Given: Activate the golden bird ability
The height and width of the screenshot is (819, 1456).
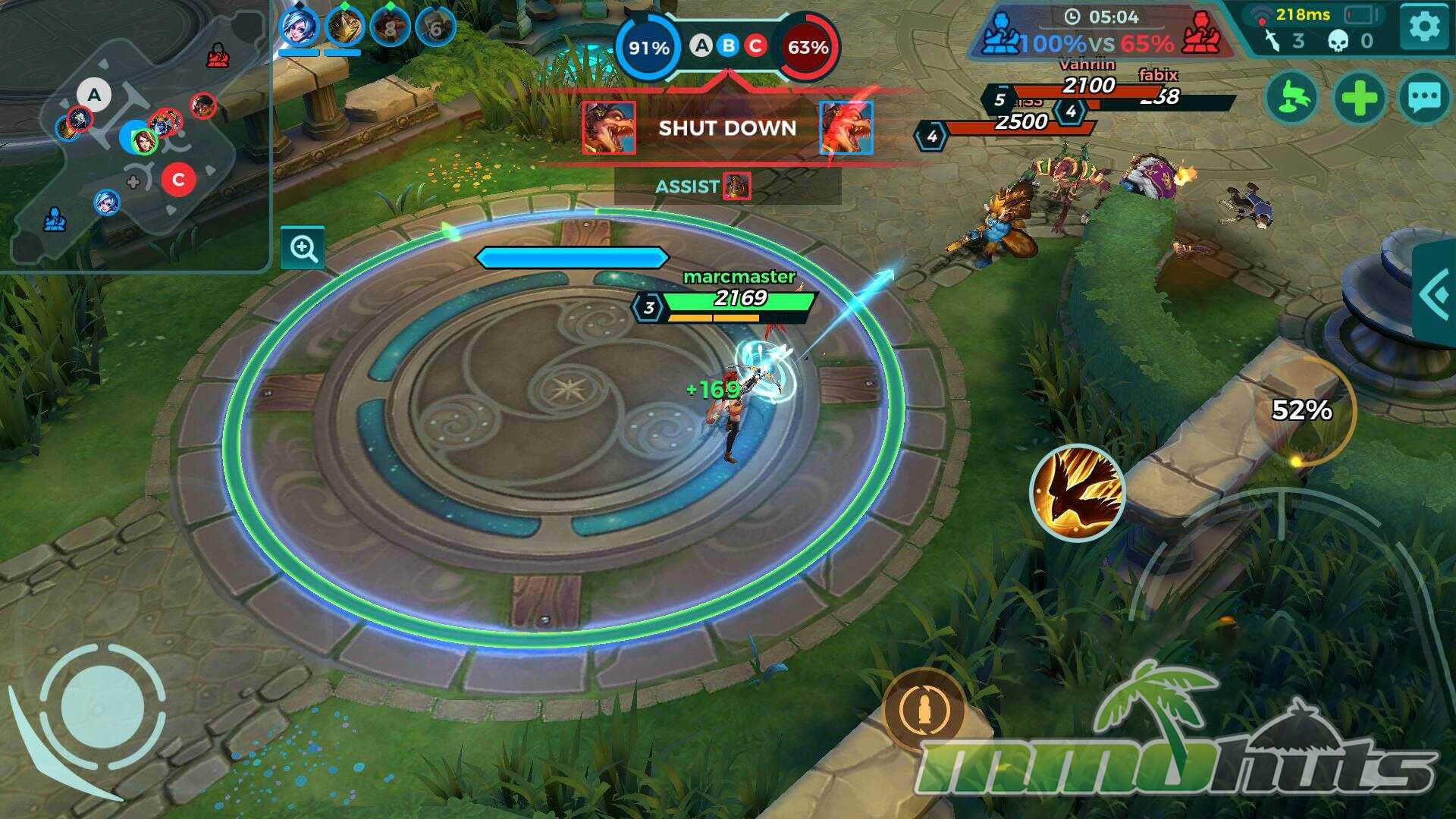Looking at the screenshot, I should [1077, 492].
